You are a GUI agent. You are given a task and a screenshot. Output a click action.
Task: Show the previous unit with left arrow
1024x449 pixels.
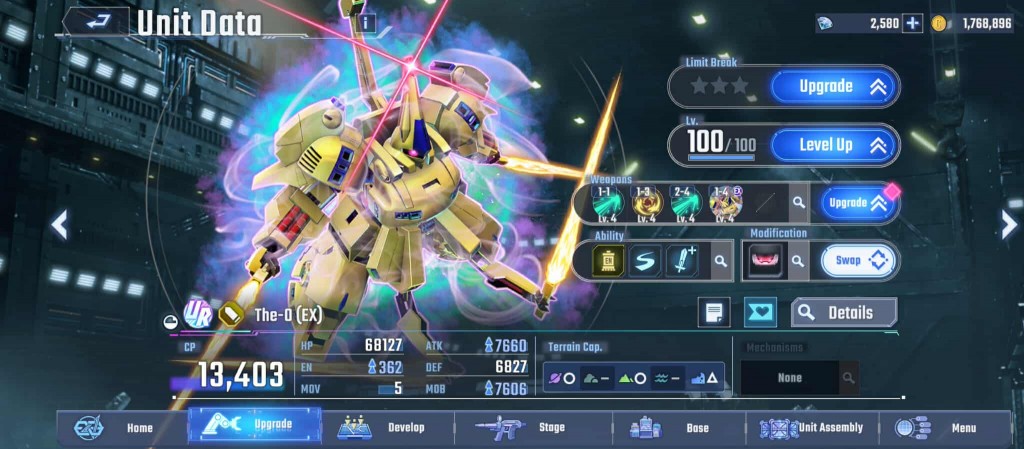(x=59, y=225)
